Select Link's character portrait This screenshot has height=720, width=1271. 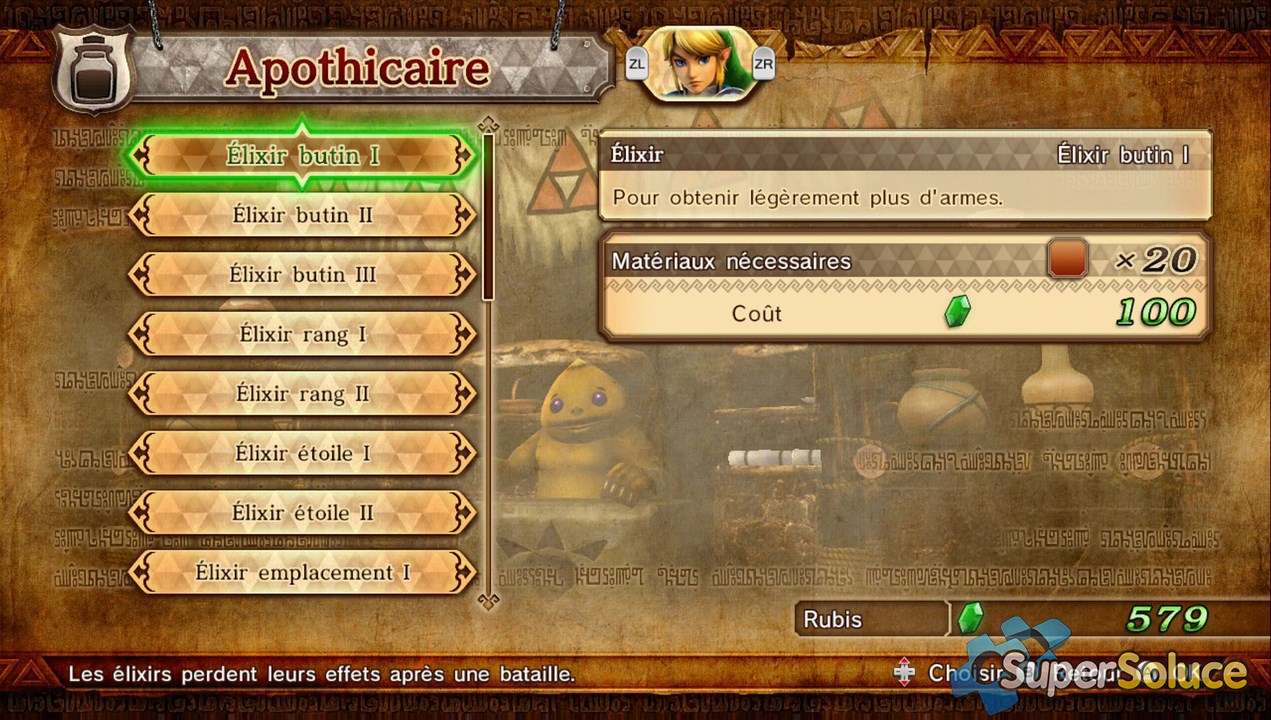(699, 64)
